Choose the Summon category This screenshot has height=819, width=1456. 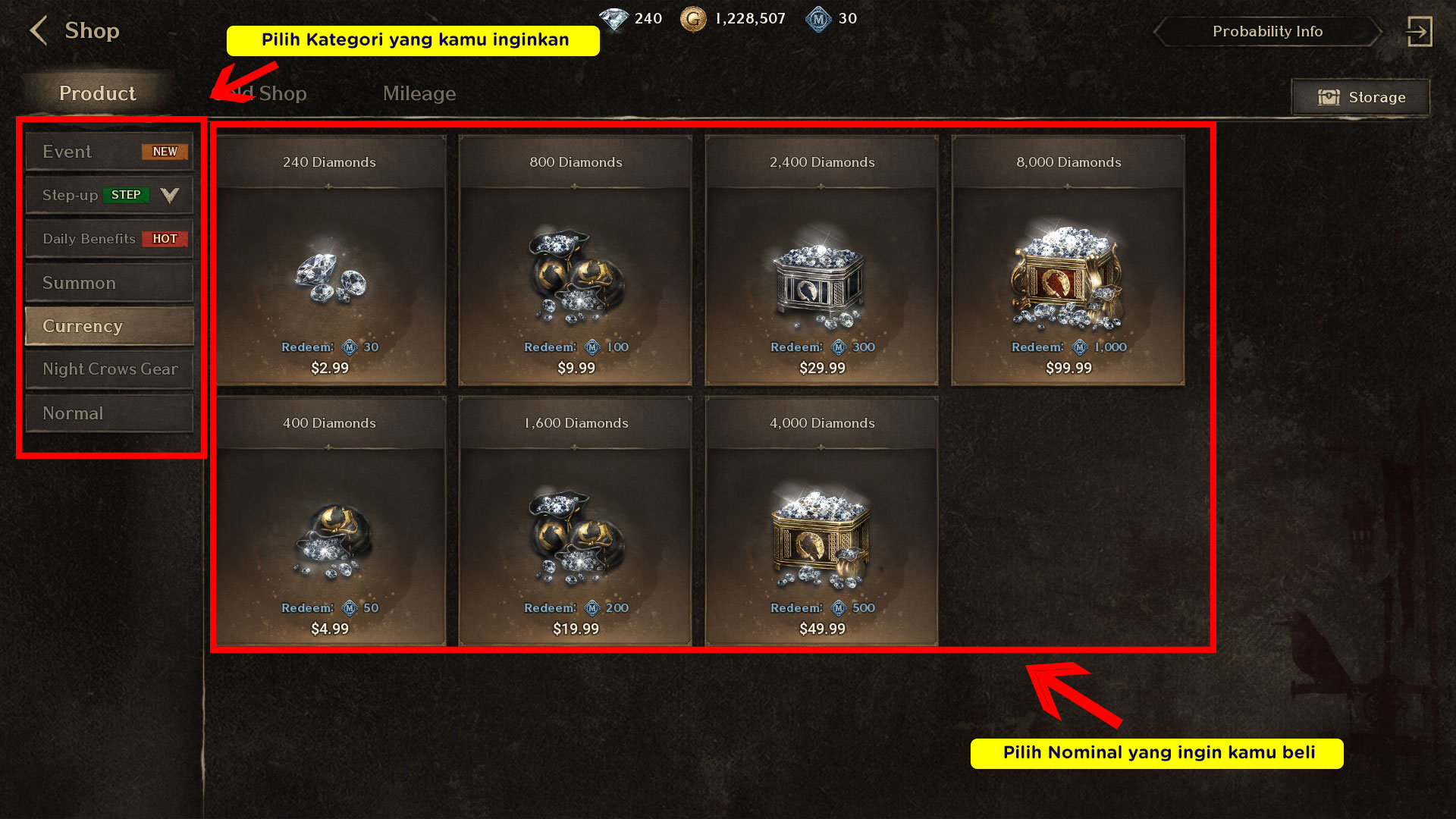(x=109, y=283)
